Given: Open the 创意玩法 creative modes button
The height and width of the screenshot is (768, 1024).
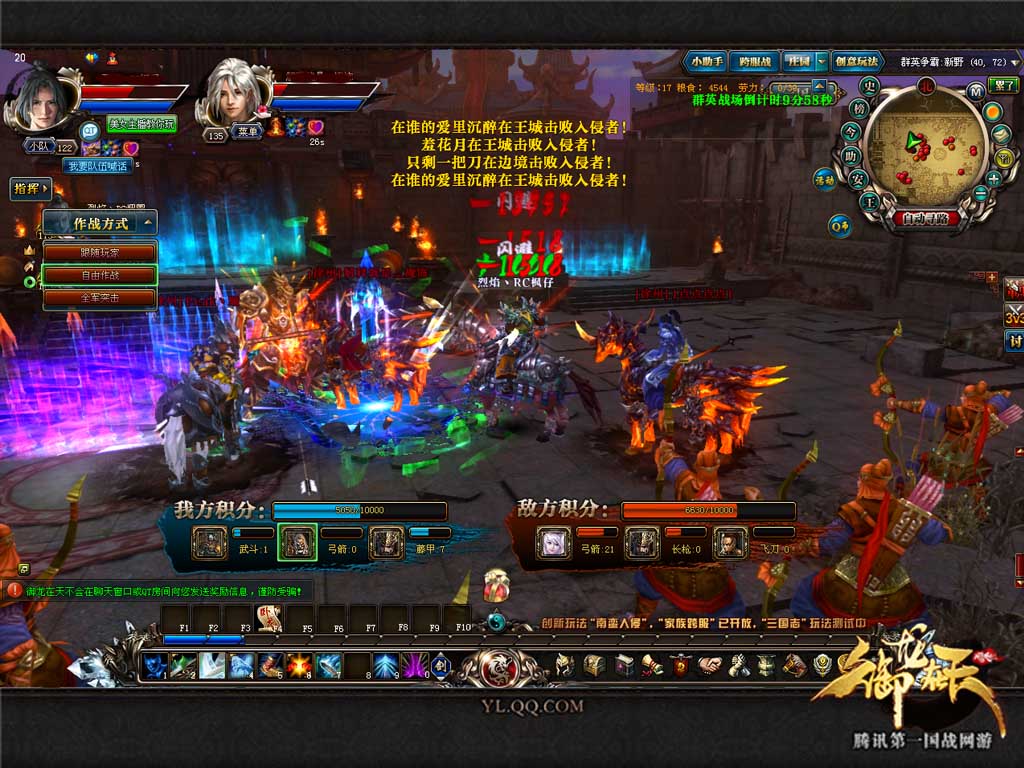Looking at the screenshot, I should tap(858, 61).
